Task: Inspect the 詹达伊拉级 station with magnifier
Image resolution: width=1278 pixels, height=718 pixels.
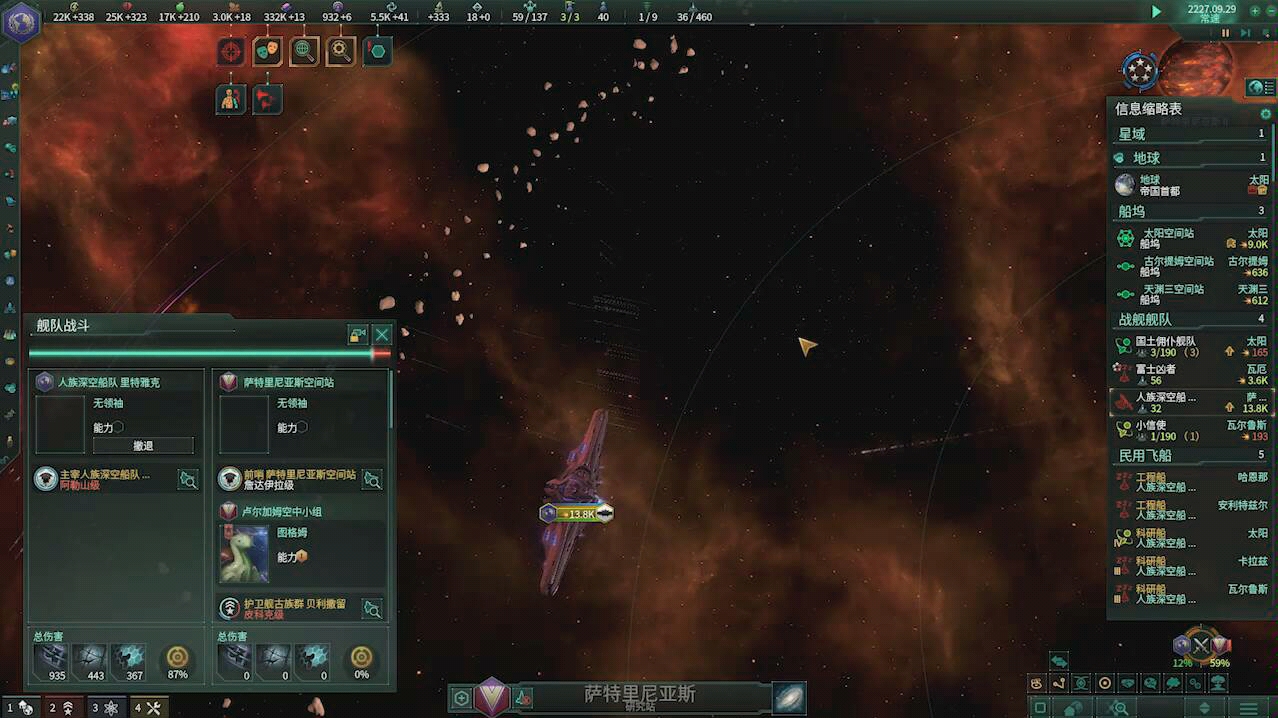Action: tap(372, 480)
